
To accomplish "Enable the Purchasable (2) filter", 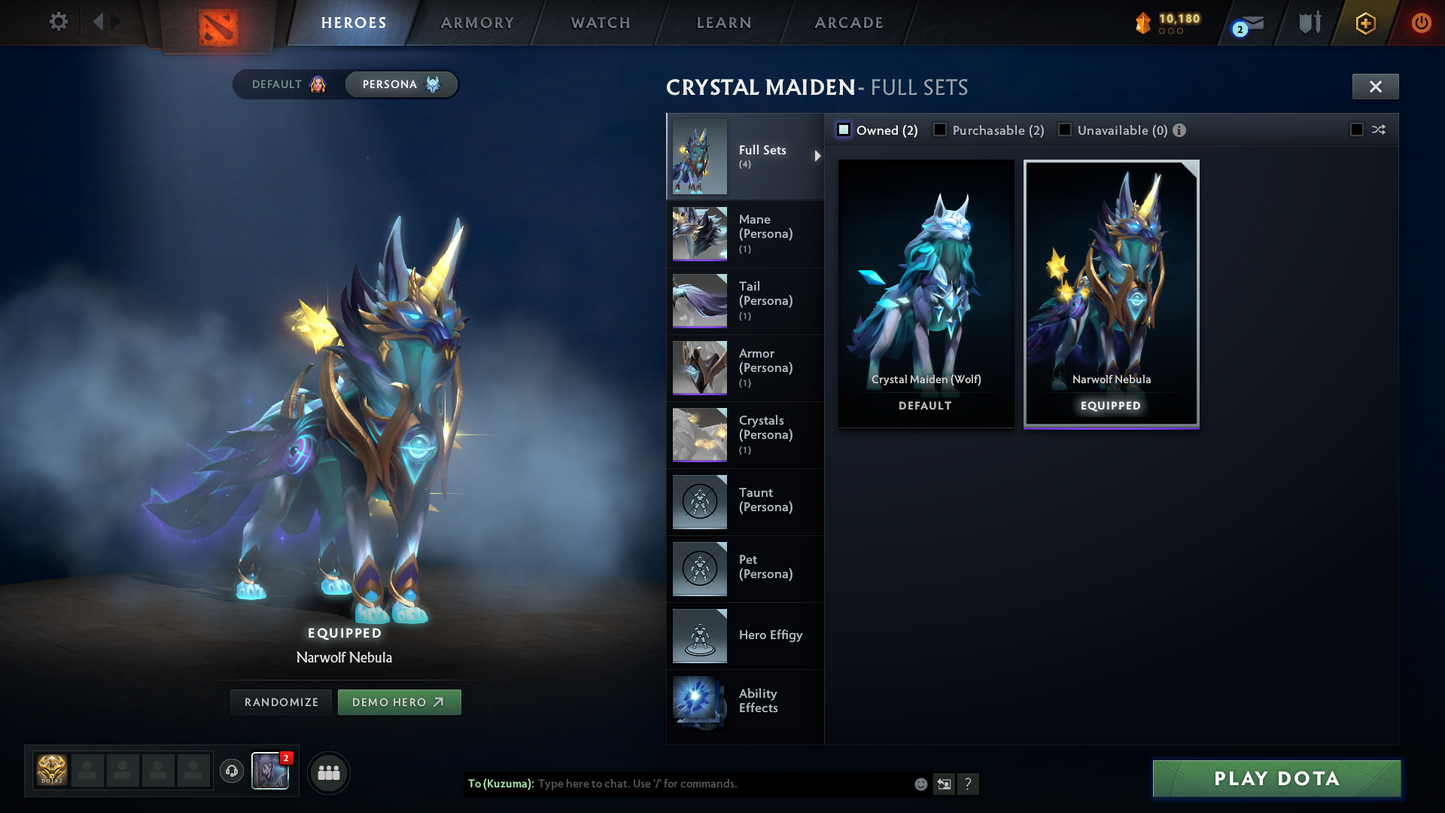I will (939, 129).
